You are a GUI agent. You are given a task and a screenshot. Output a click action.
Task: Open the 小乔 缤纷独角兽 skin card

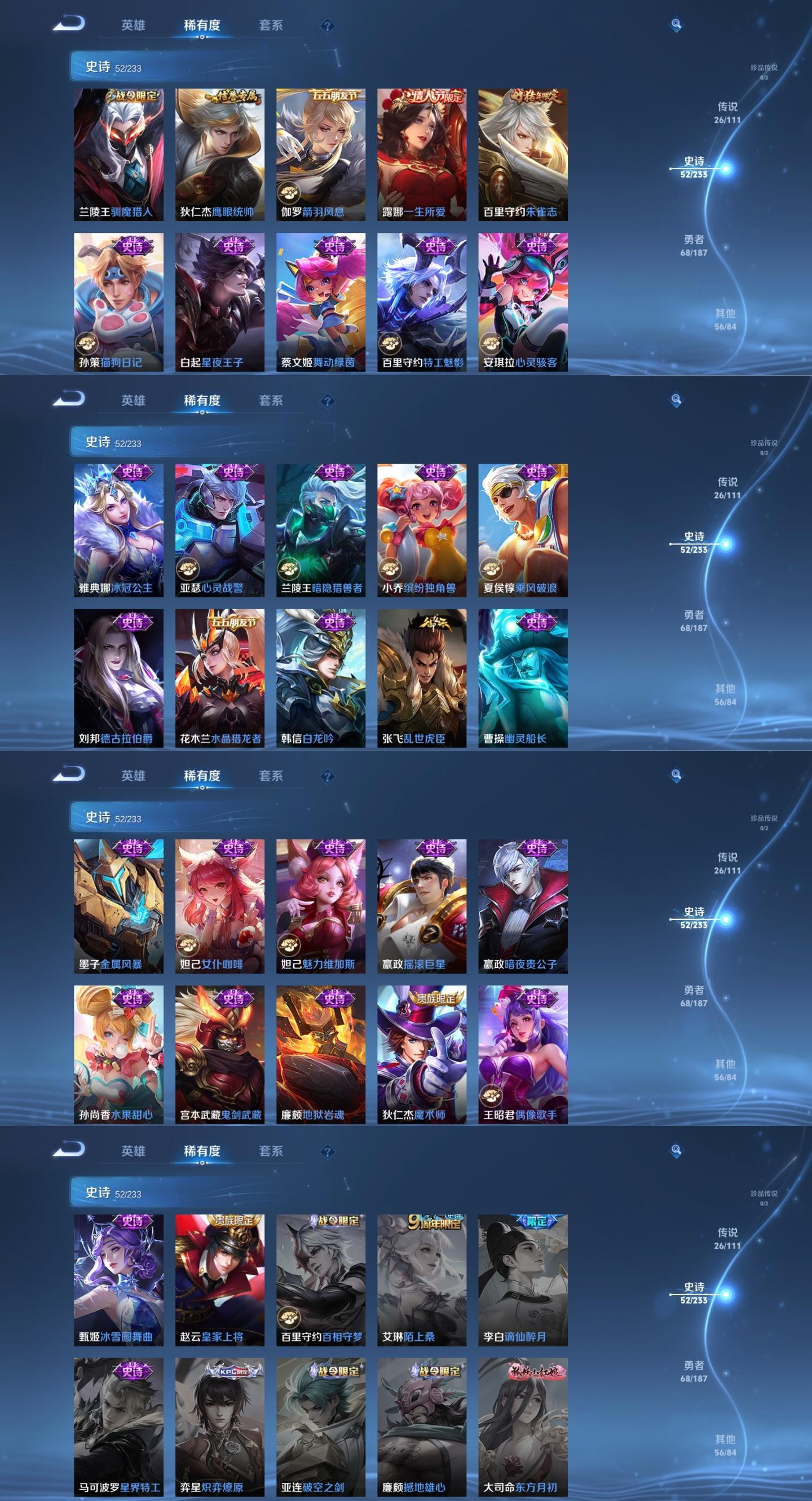coord(422,530)
